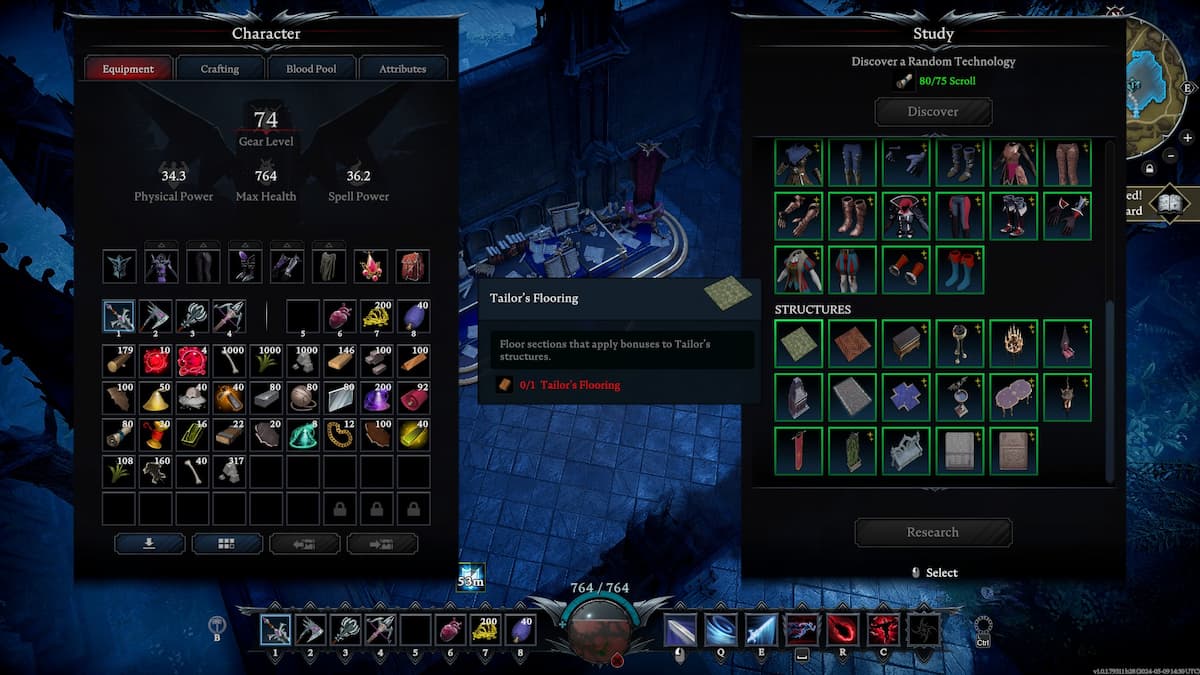The image size is (1200, 675).
Task: Select the purple oval table structure
Action: 1014,397
